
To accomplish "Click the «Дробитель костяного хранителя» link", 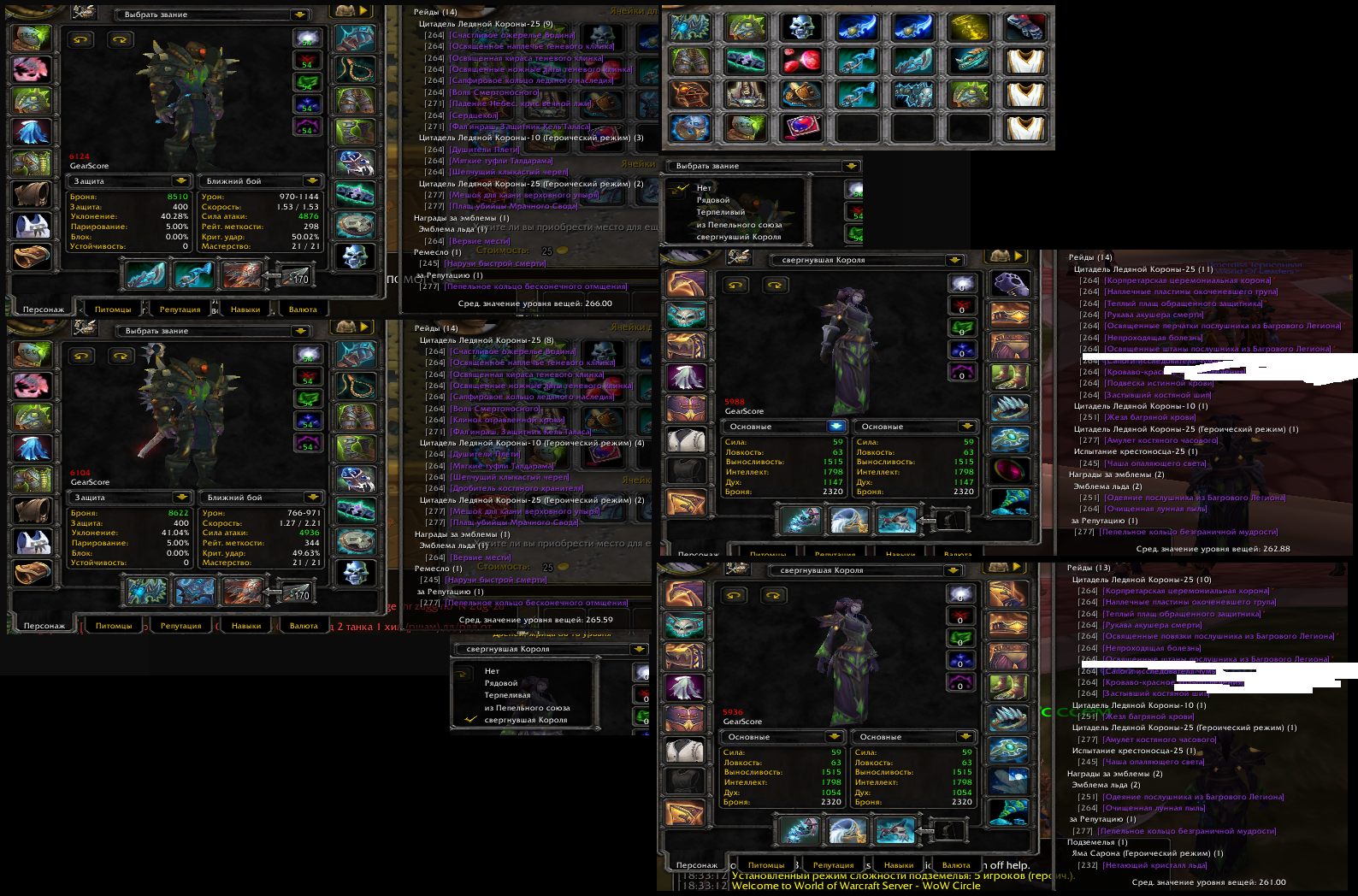I will coord(517,488).
